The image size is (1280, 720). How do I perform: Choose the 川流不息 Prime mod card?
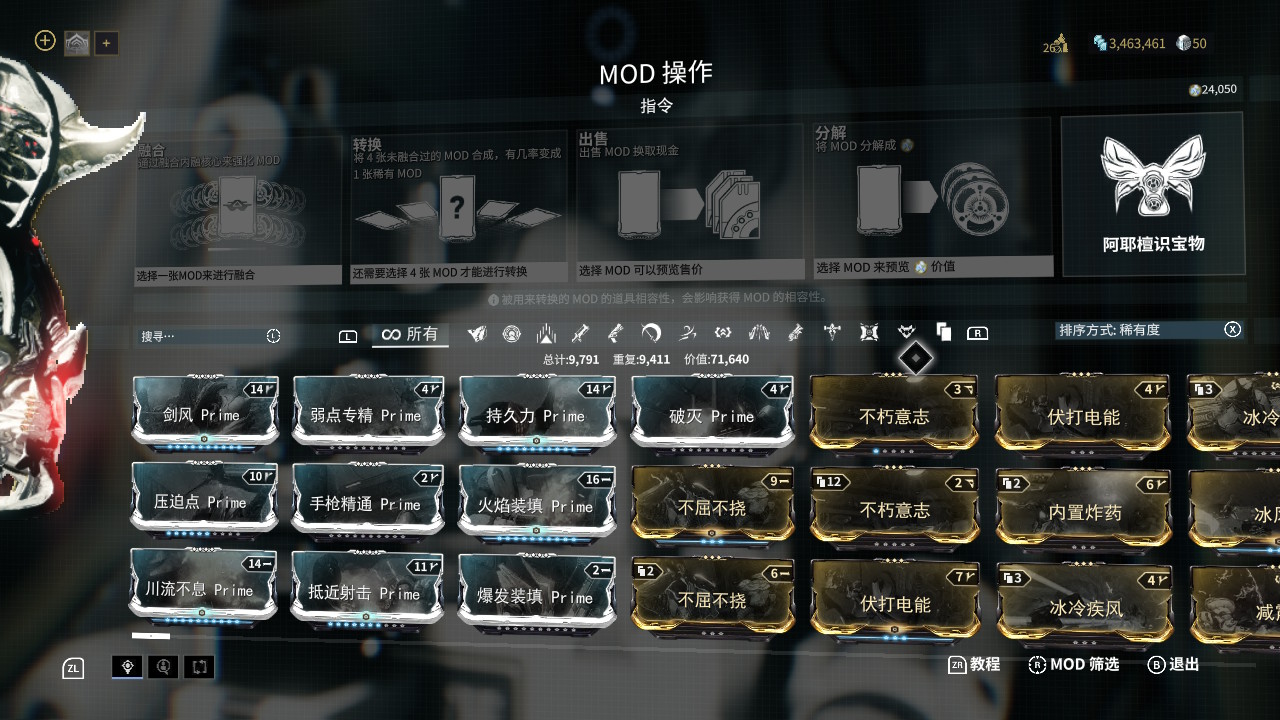[203, 589]
